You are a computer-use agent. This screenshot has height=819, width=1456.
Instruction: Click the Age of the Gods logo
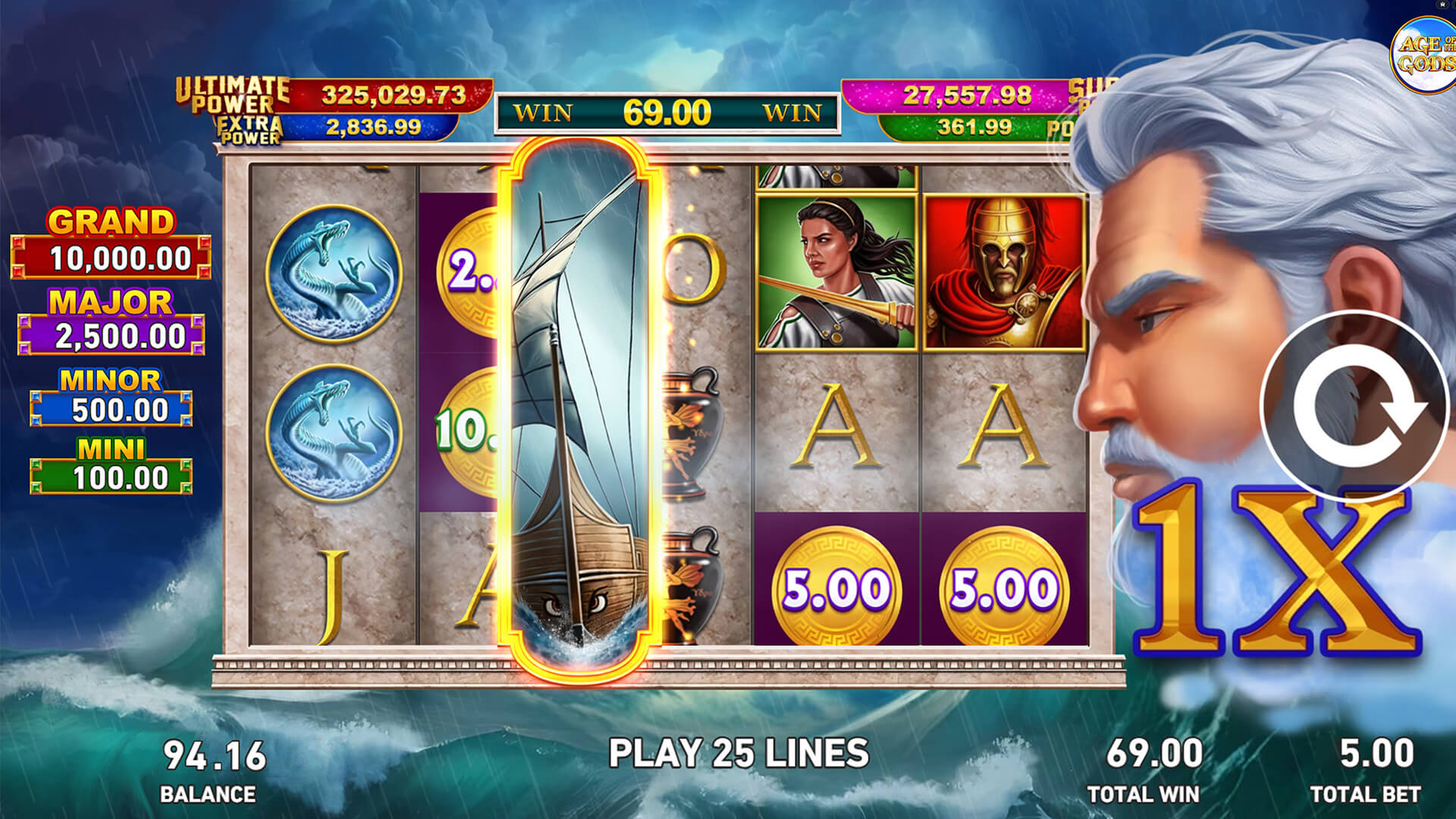(1430, 49)
